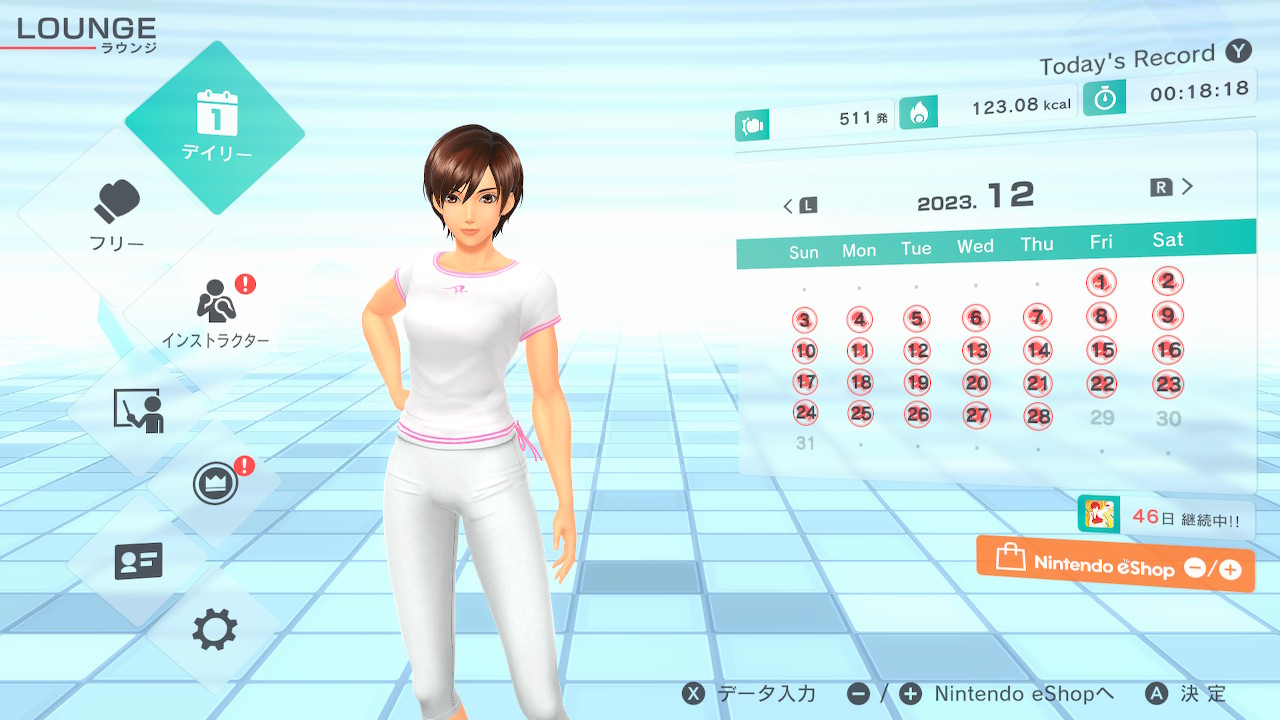Screen dimensions: 1280x720
Task: Open the gear settings diamond
Action: (x=215, y=629)
